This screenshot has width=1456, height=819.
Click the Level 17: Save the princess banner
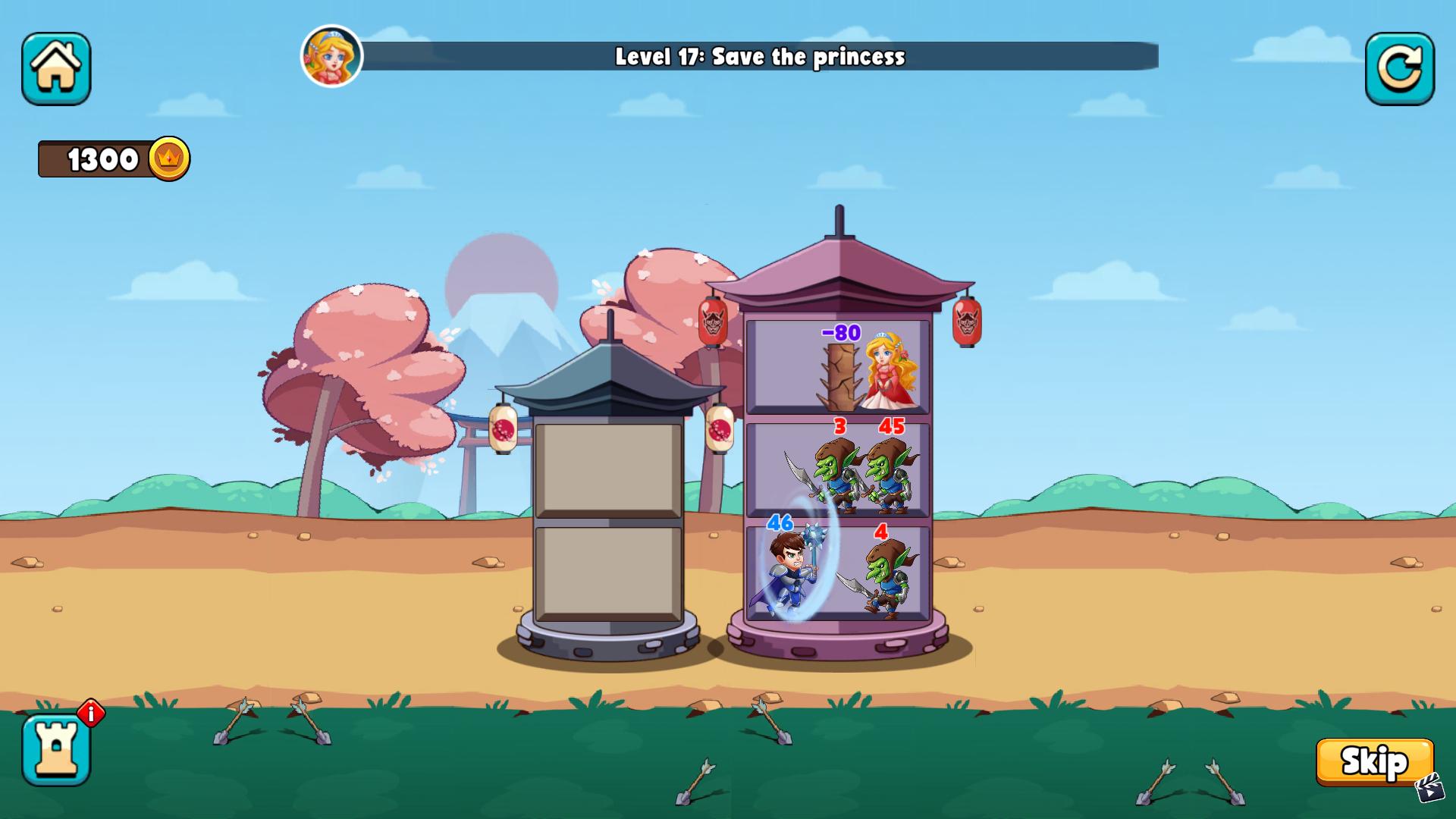click(x=758, y=55)
